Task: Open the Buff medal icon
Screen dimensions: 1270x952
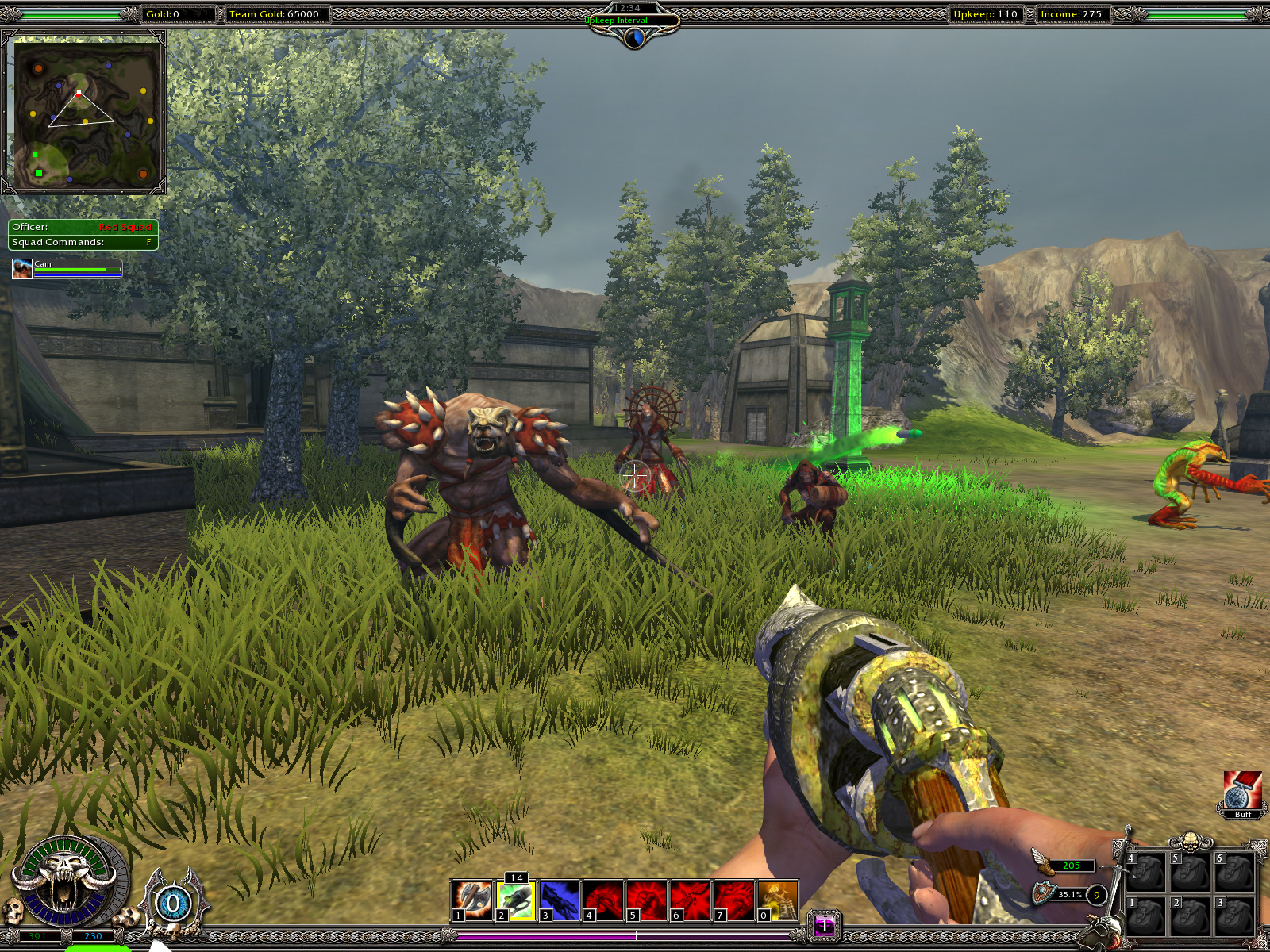Action: pos(1242,791)
